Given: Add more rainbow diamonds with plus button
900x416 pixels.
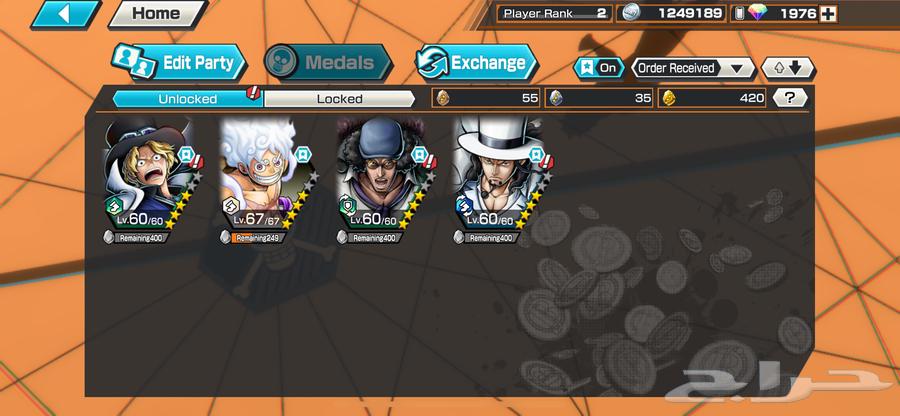Looking at the screenshot, I should pyautogui.click(x=827, y=14).
